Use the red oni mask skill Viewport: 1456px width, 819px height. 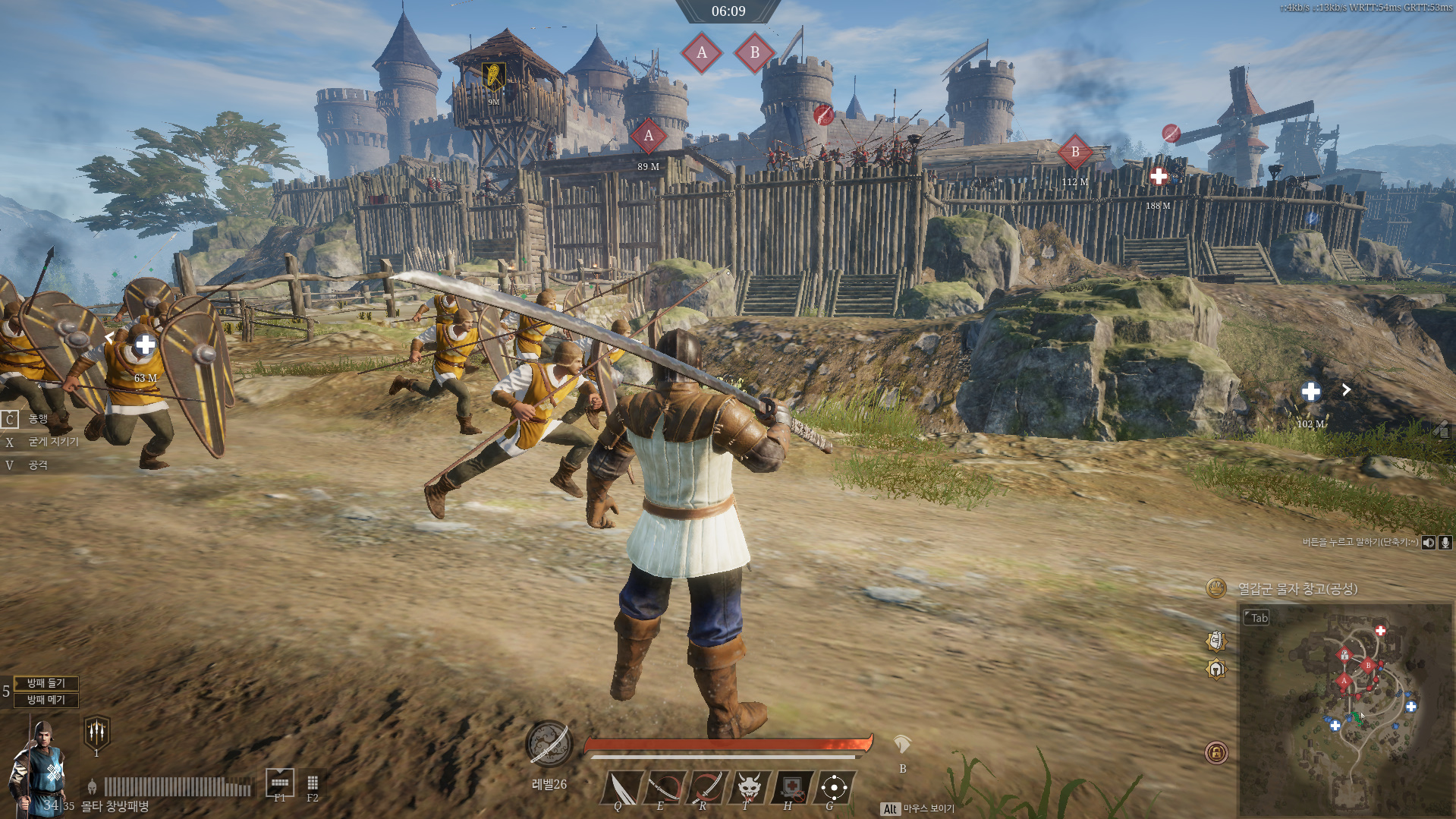click(x=749, y=786)
